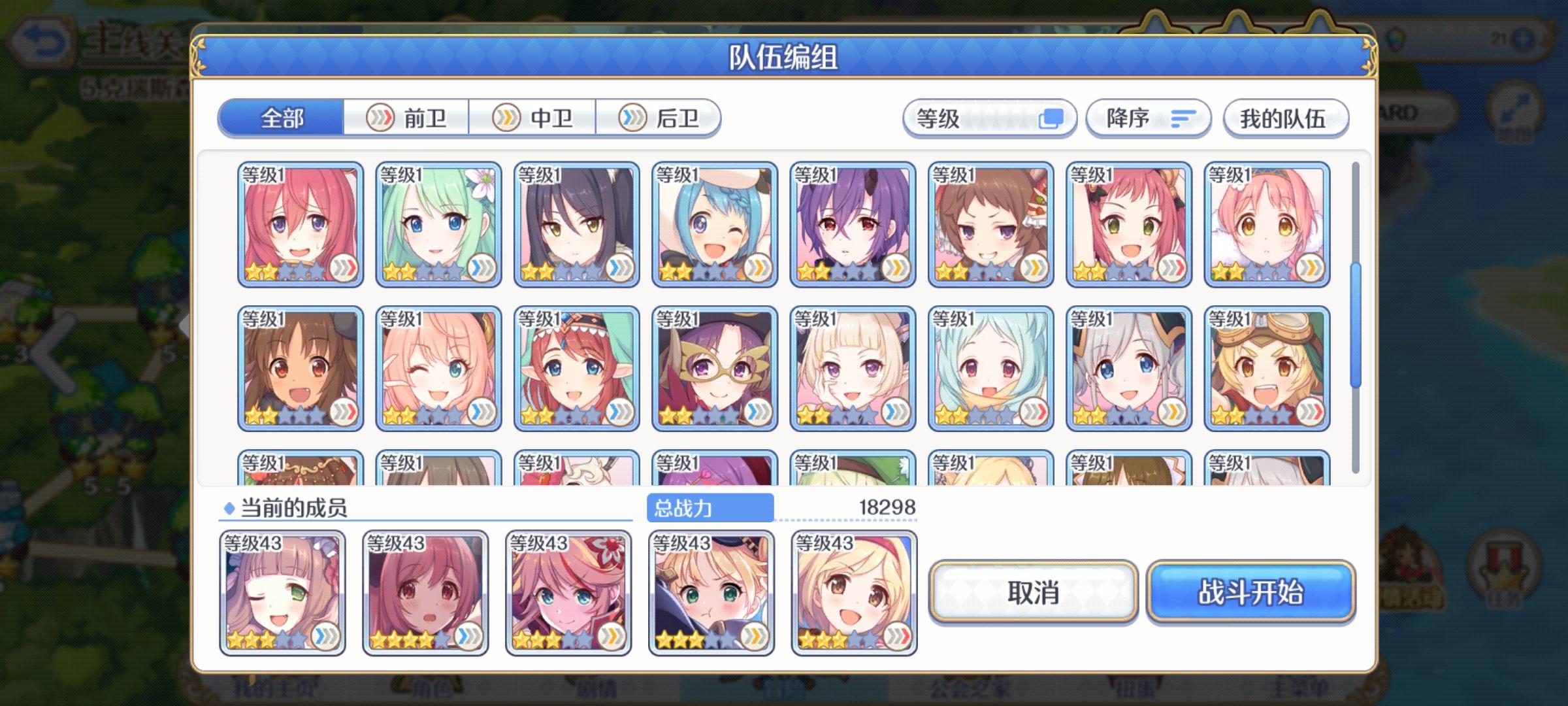This screenshot has height=706, width=1568.
Task: Open 我的队伍 to view saved teams
Action: 1284,118
